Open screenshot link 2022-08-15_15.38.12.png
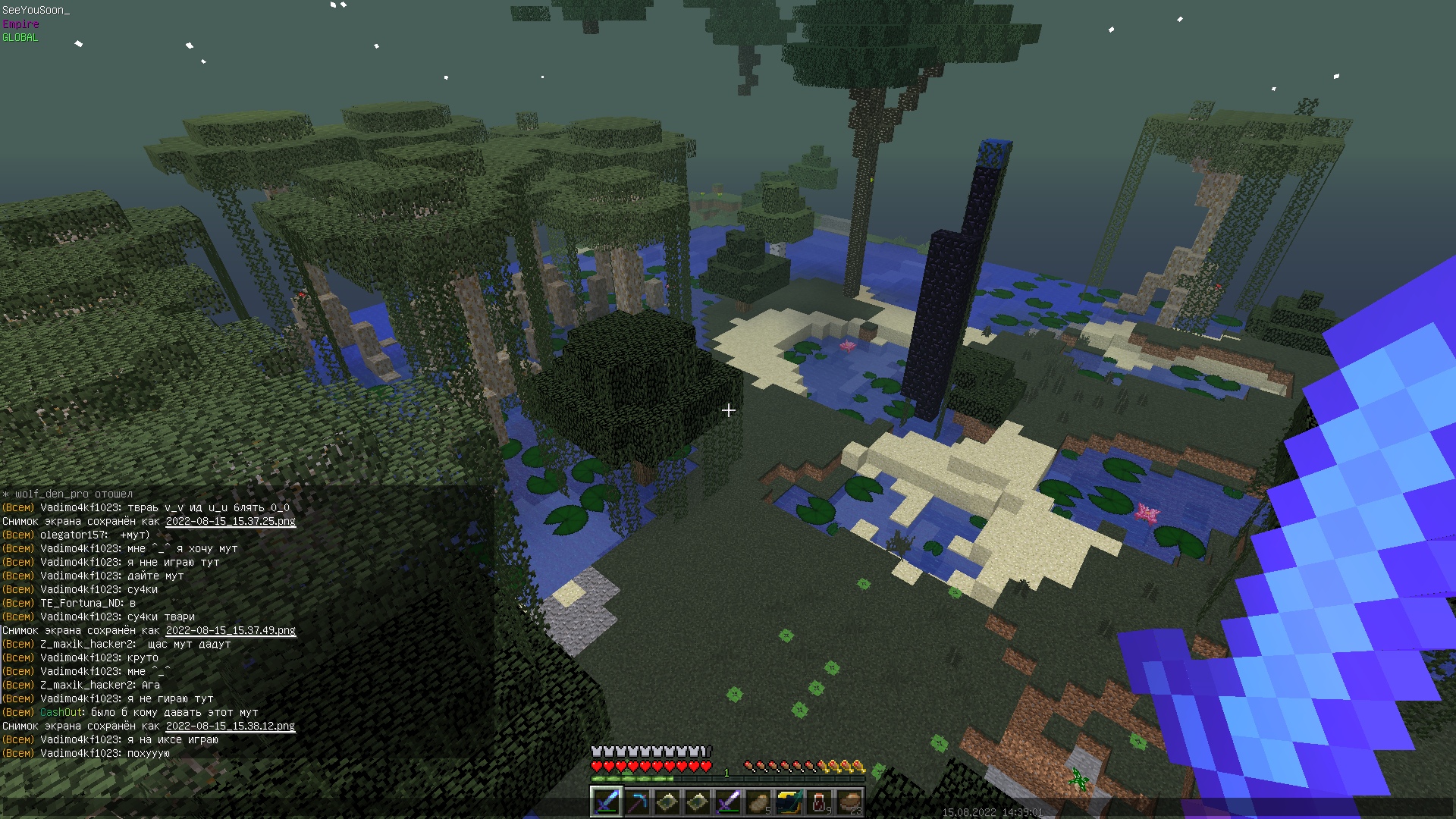 [231, 726]
